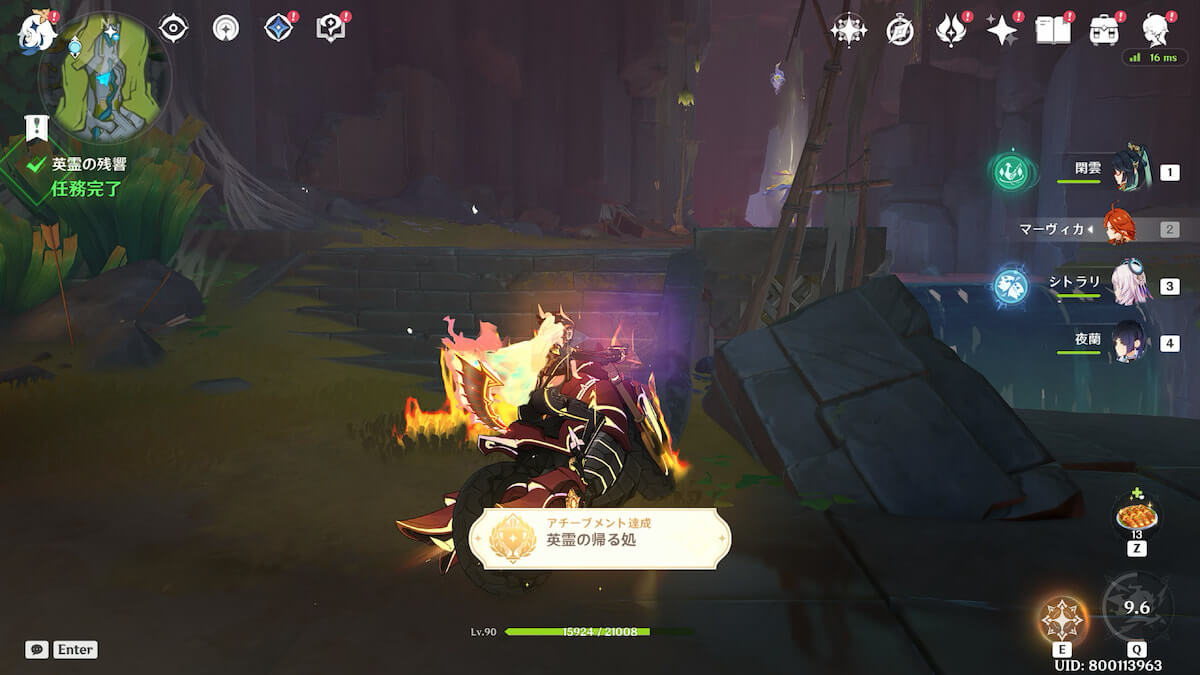The width and height of the screenshot is (1200, 675).
Task: Open the four-pointed star wish icon
Action: tap(1001, 30)
